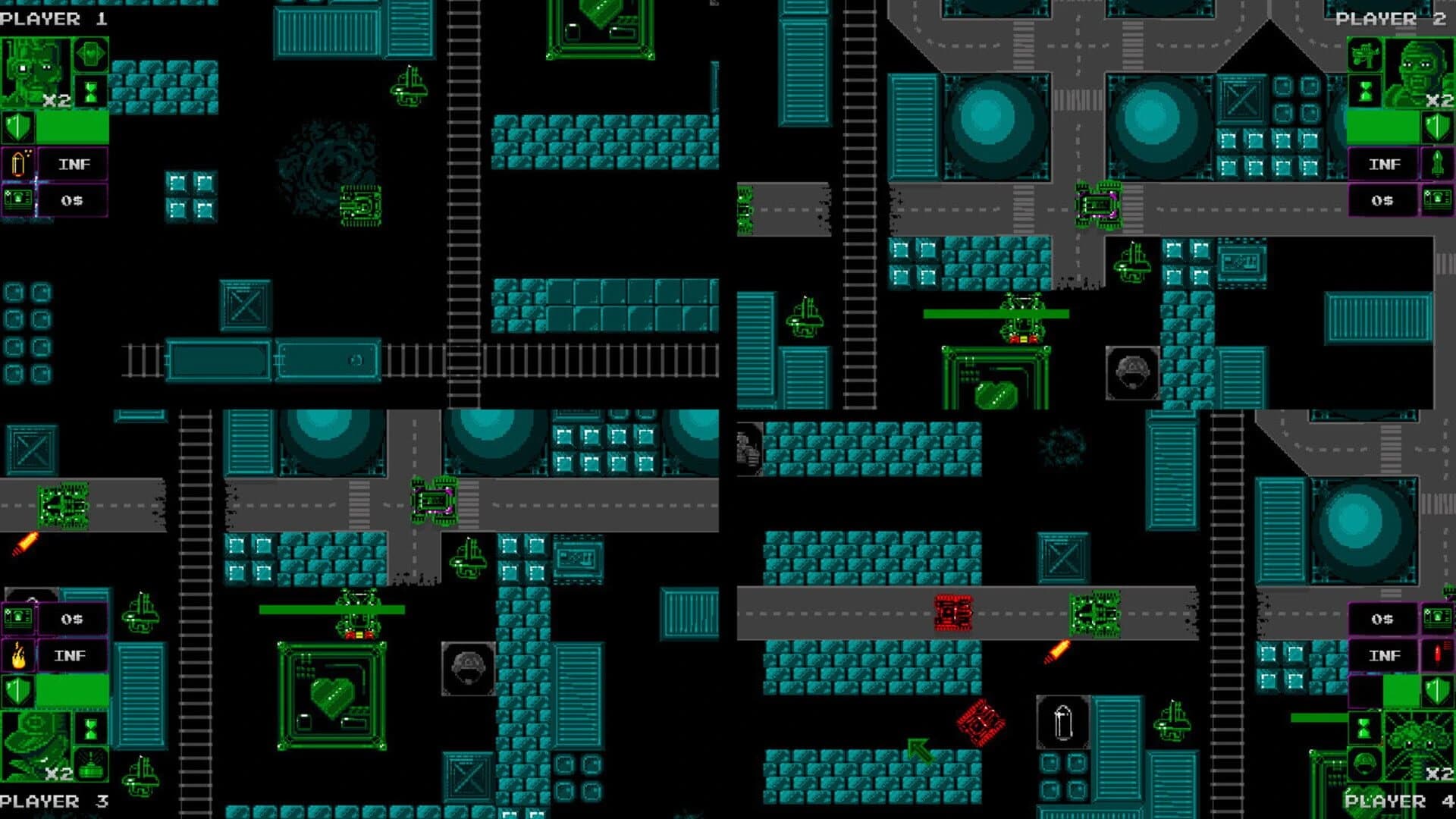This screenshot has width=1456, height=819.
Task: Click Player 1's green health bar
Action: [72, 127]
